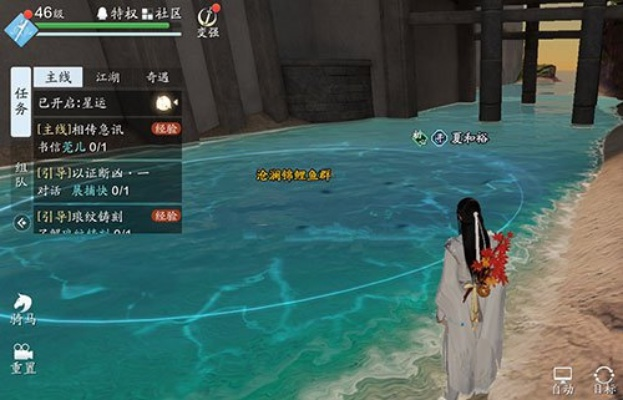Reset the camera with 重置 button
The image size is (623, 400).
pyautogui.click(x=22, y=358)
